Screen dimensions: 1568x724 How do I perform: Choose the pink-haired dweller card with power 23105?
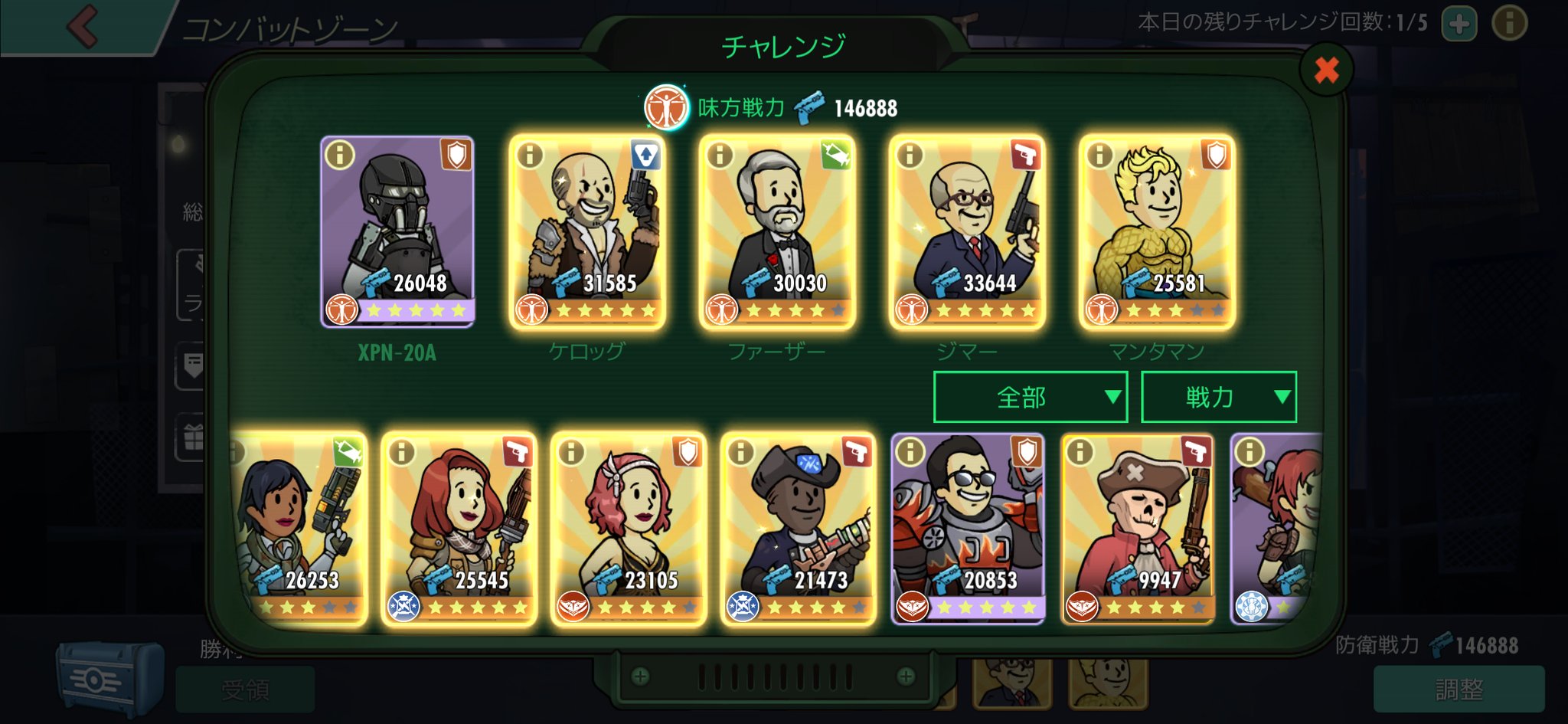(629, 529)
